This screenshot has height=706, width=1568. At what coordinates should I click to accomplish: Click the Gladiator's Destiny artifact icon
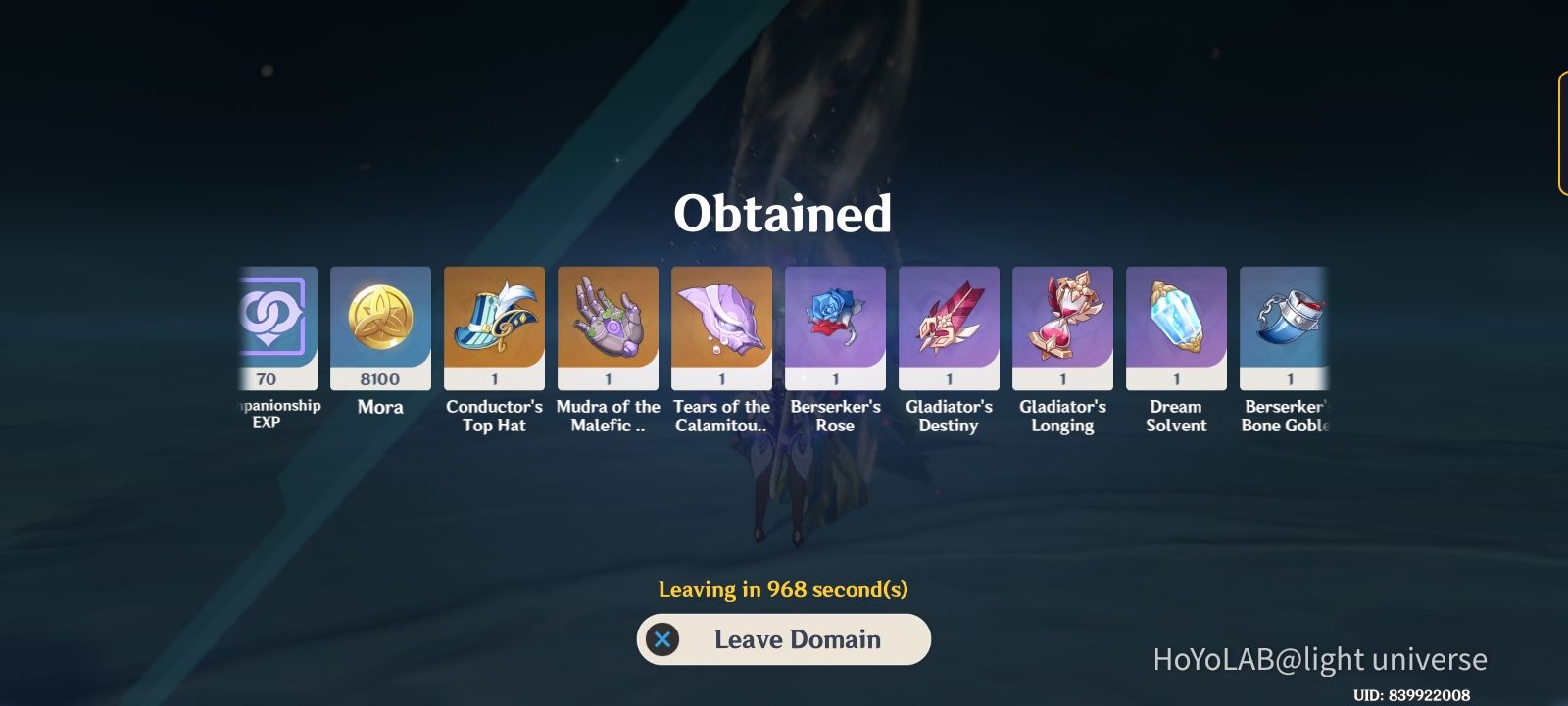pos(949,324)
